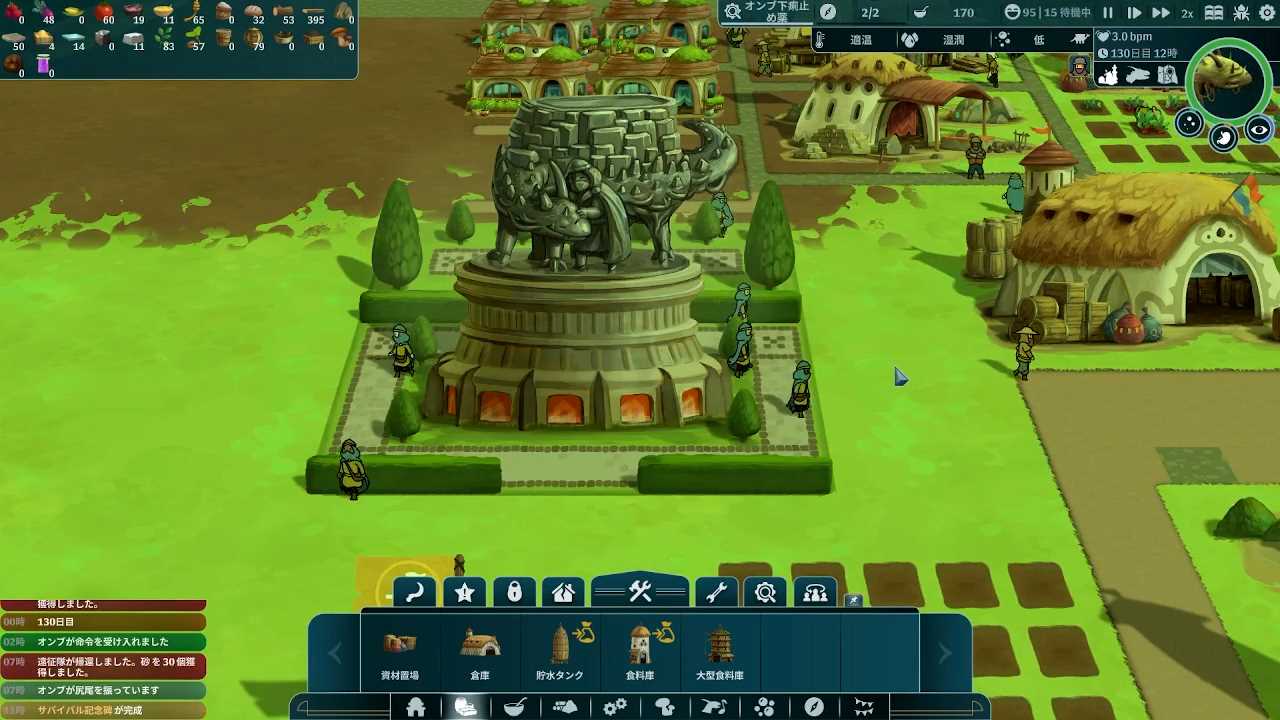
Task: Open the gears production category
Action: (x=615, y=707)
